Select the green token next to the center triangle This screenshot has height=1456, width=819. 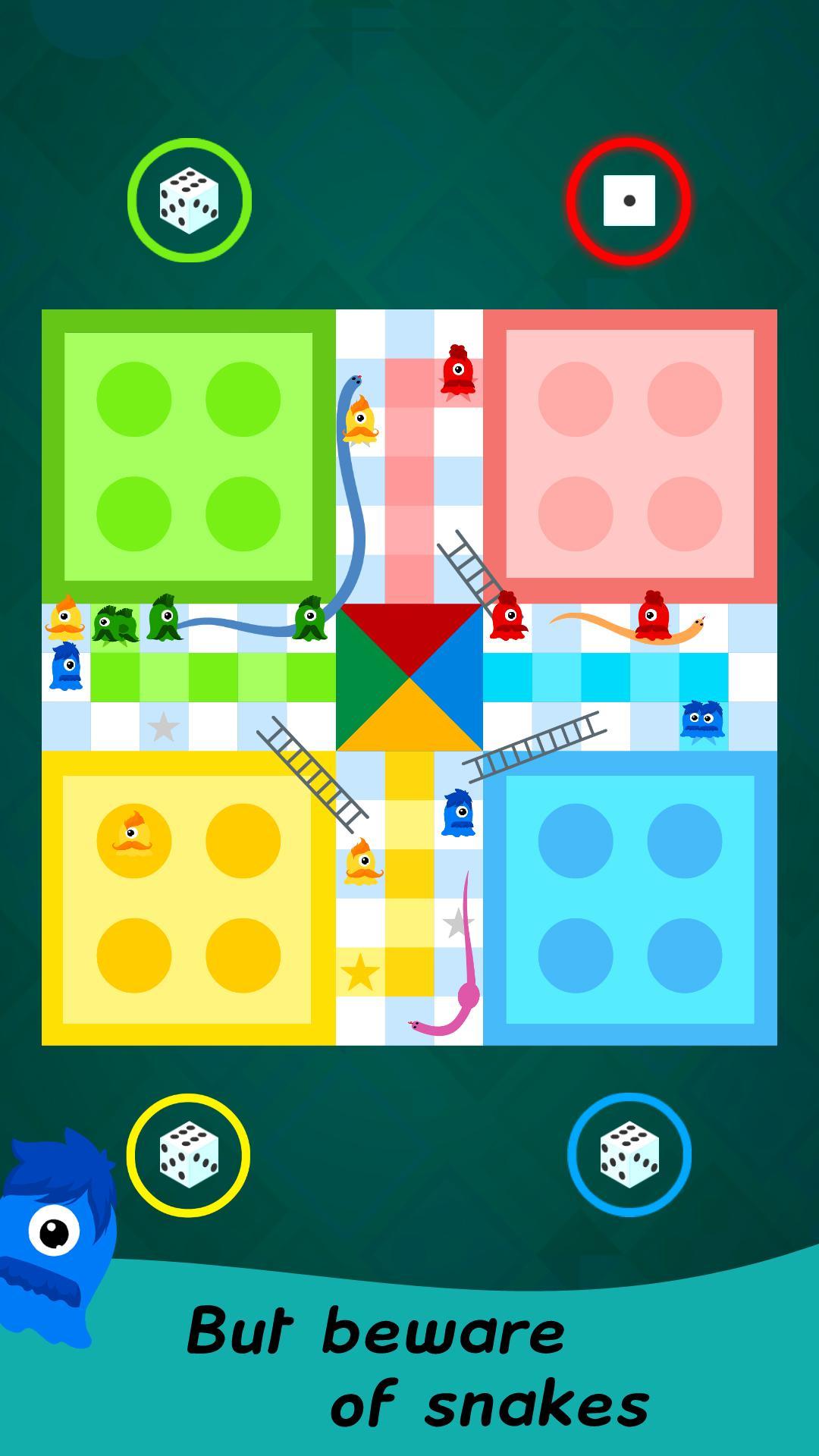(309, 619)
